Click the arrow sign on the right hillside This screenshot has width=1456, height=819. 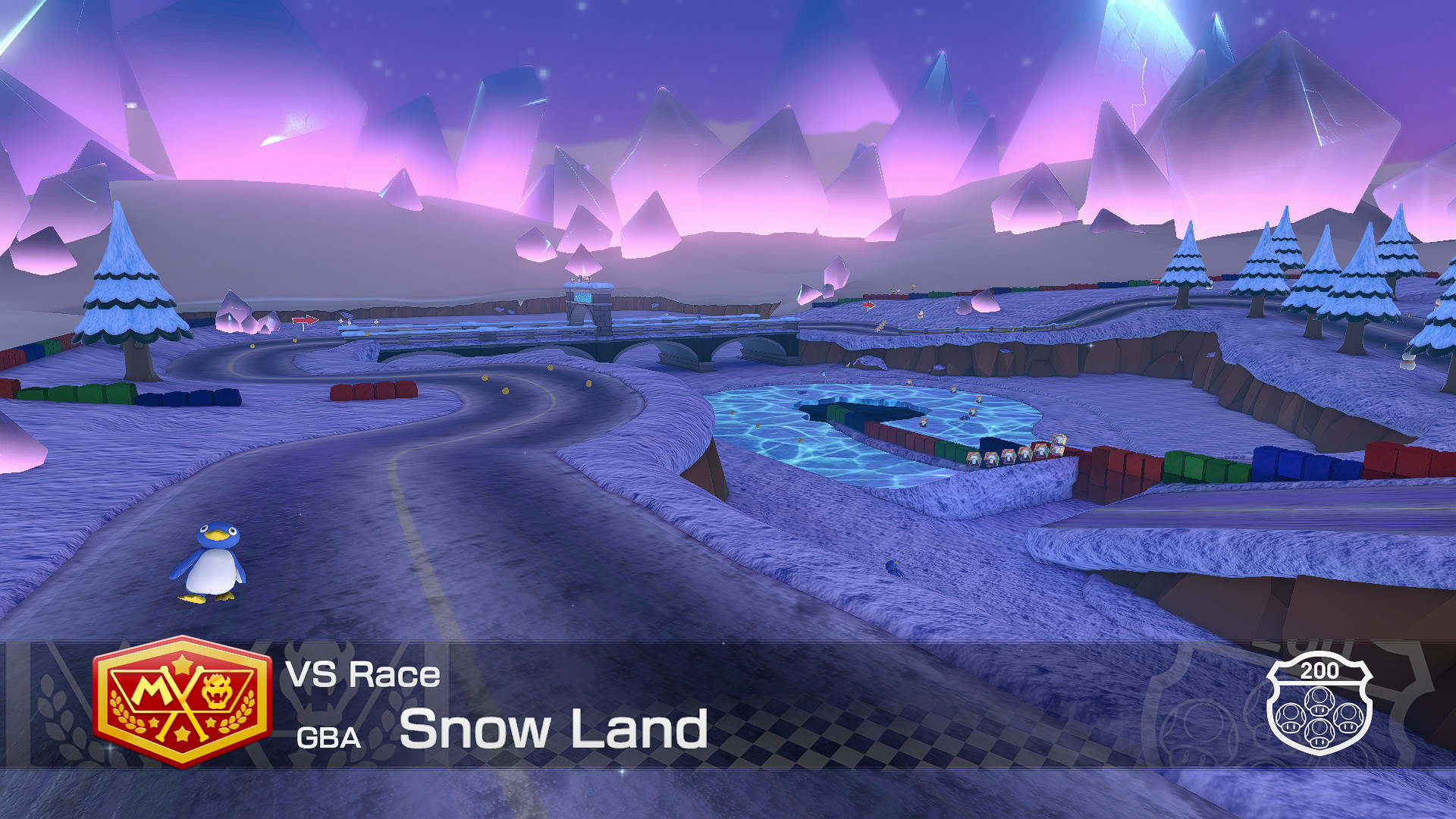(868, 306)
